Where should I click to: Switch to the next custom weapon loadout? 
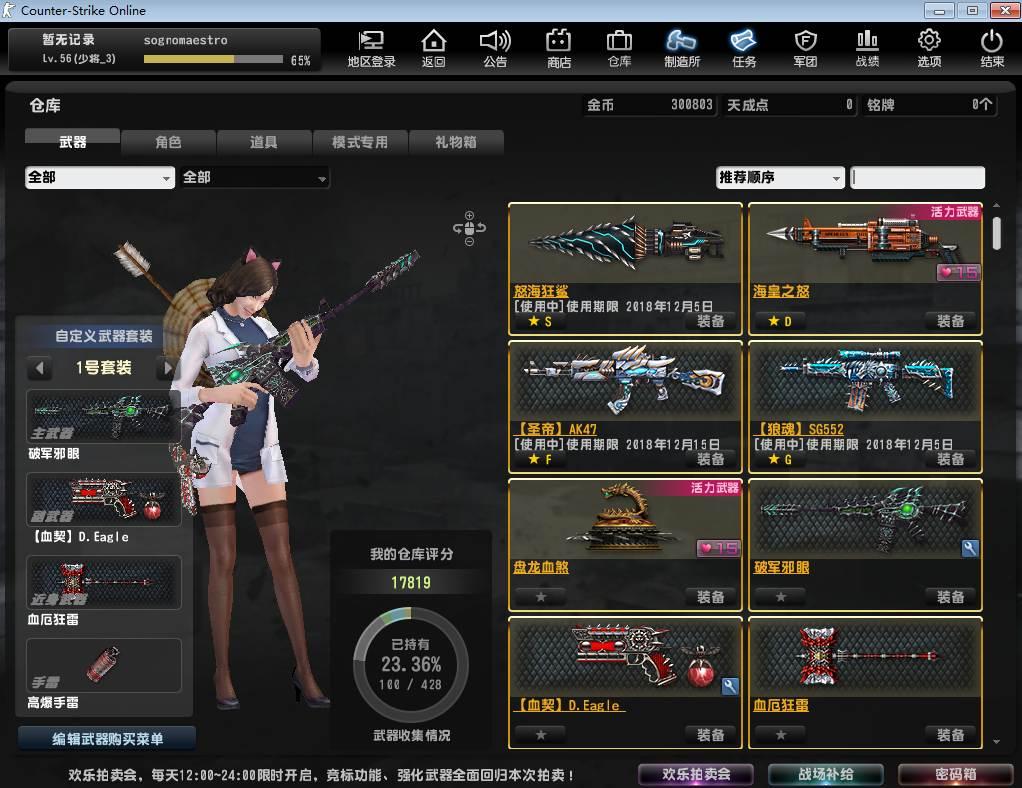166,368
